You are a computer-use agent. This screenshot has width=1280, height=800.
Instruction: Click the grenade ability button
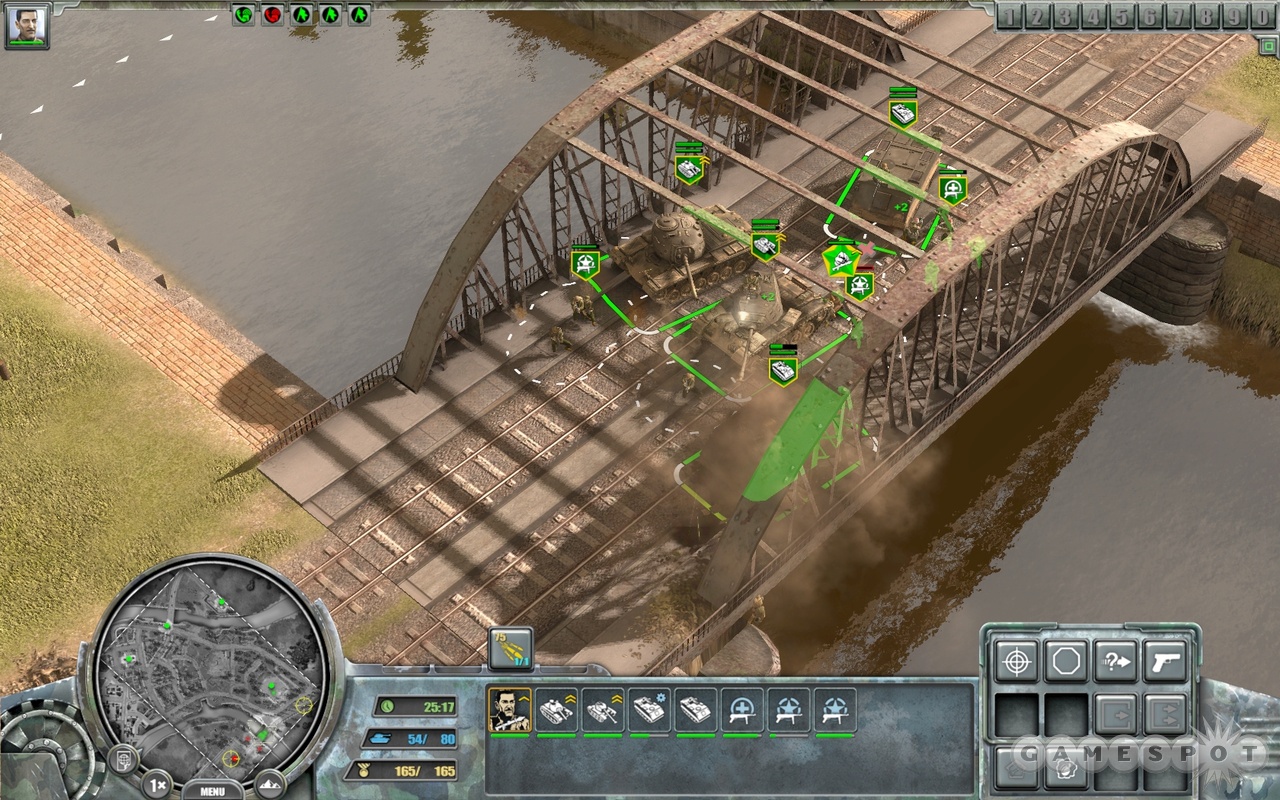[x=1066, y=766]
